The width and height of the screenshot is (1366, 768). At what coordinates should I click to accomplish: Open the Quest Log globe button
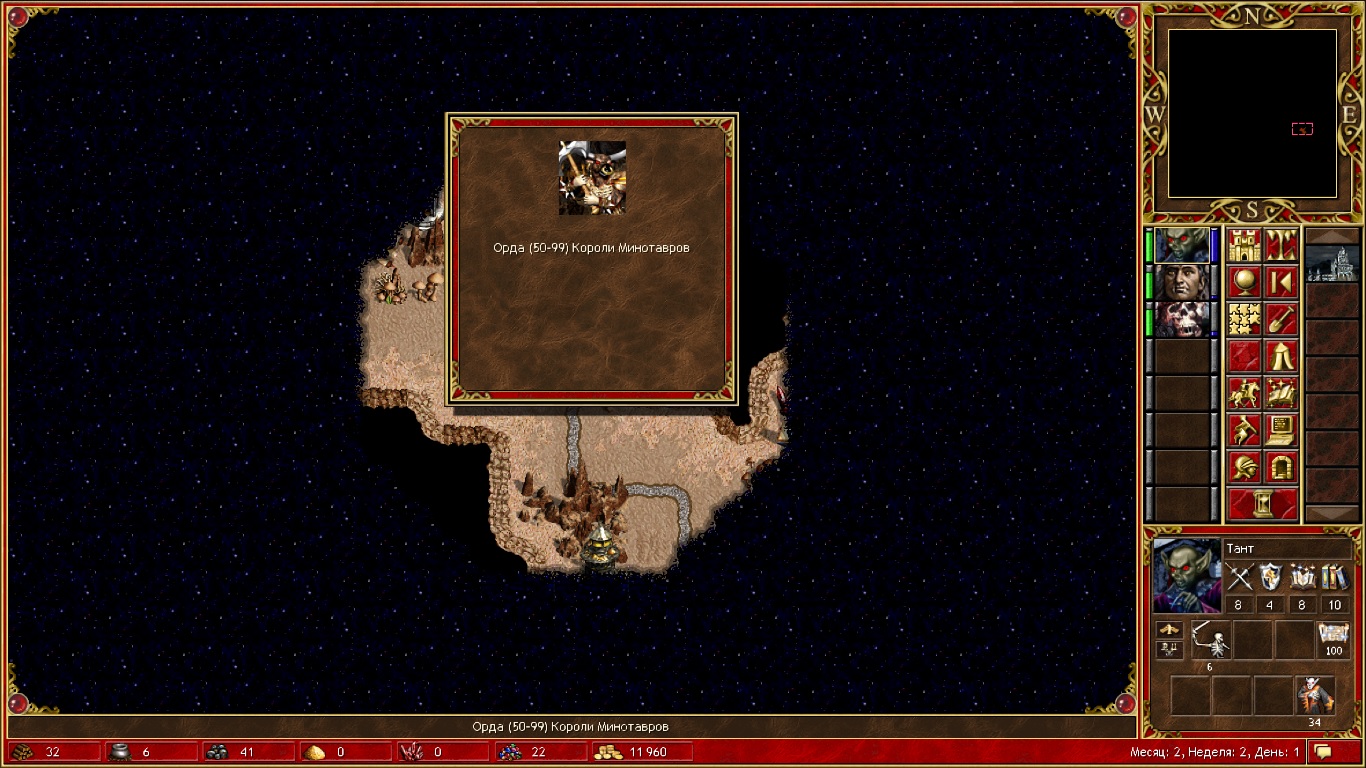pos(1244,283)
